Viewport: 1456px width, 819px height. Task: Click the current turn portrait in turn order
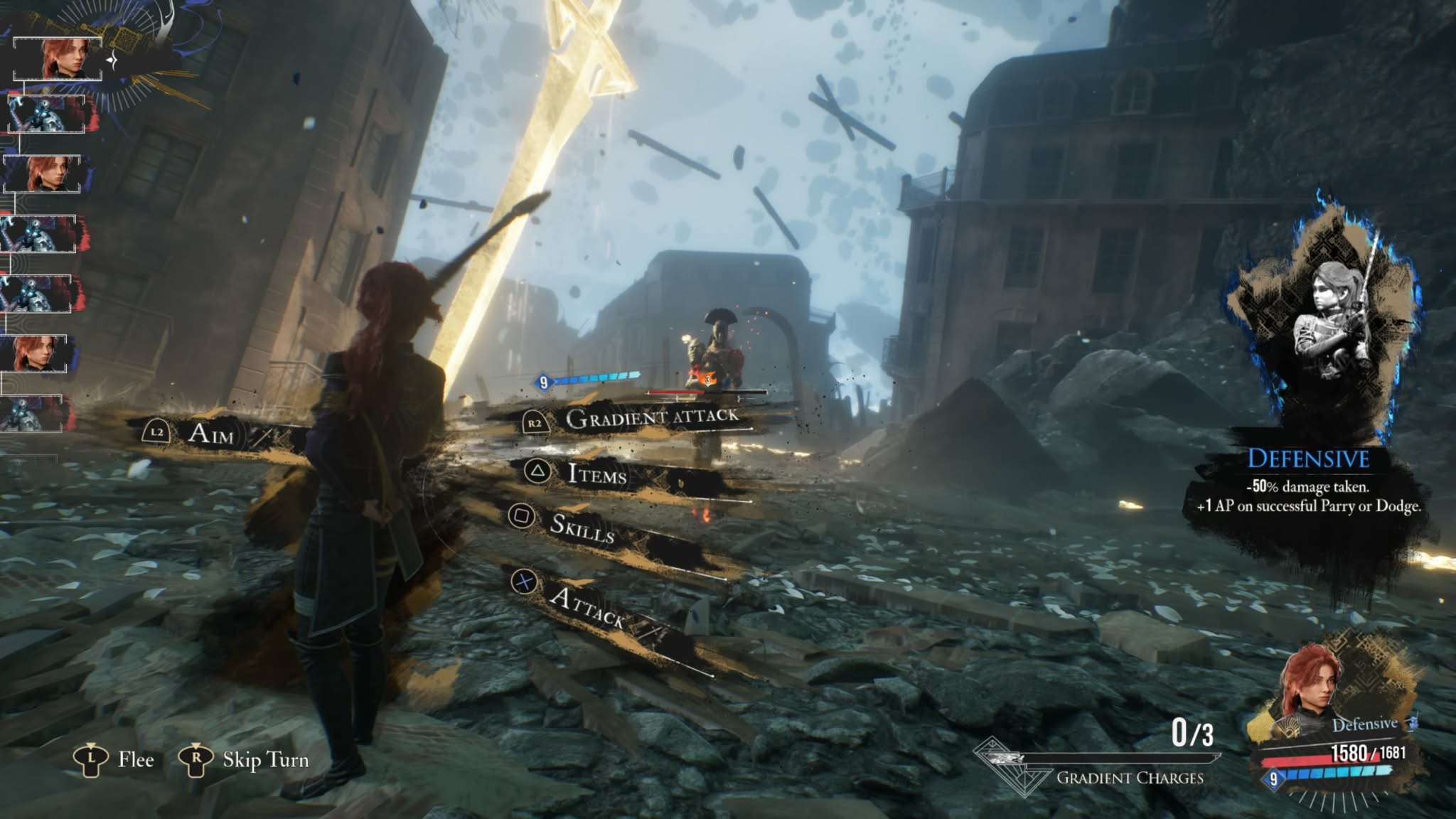(58, 58)
